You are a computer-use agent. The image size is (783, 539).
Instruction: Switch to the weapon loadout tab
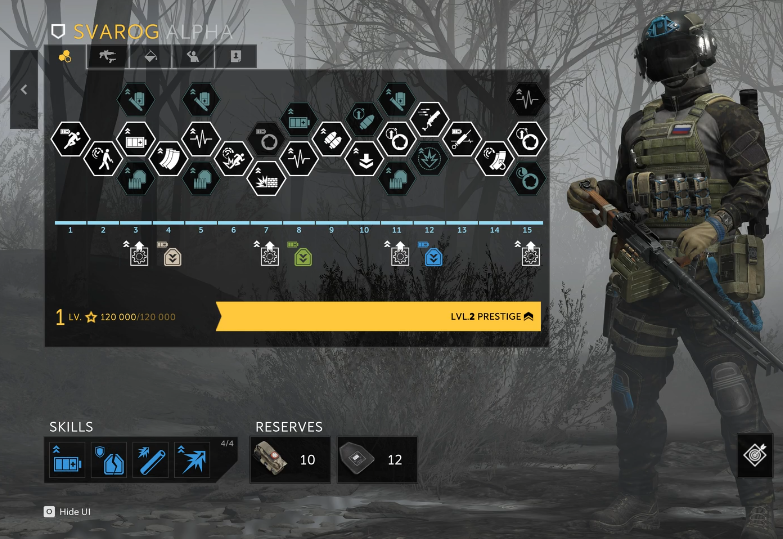point(102,57)
